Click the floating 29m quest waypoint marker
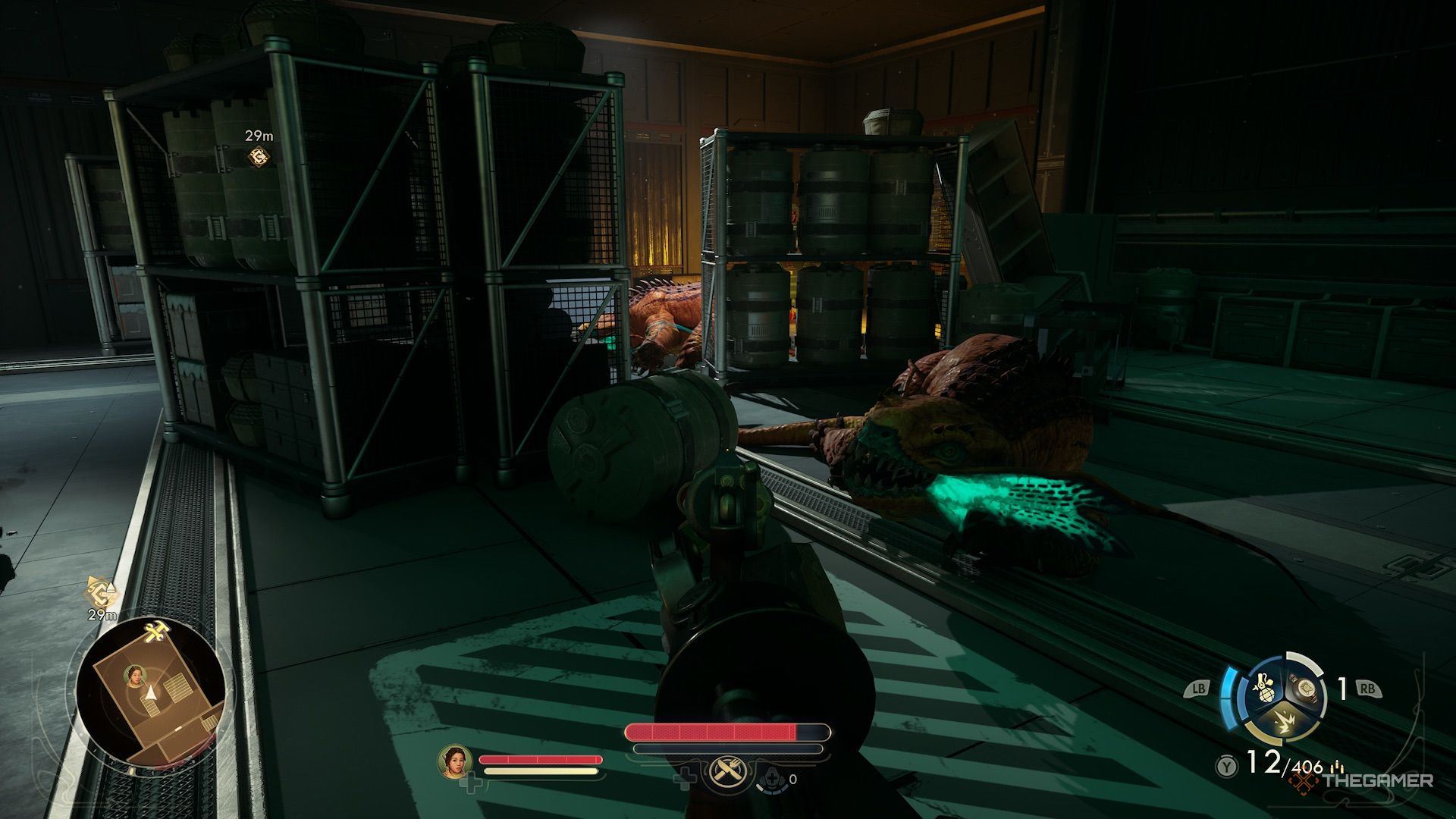1456x819 pixels. pos(258,156)
